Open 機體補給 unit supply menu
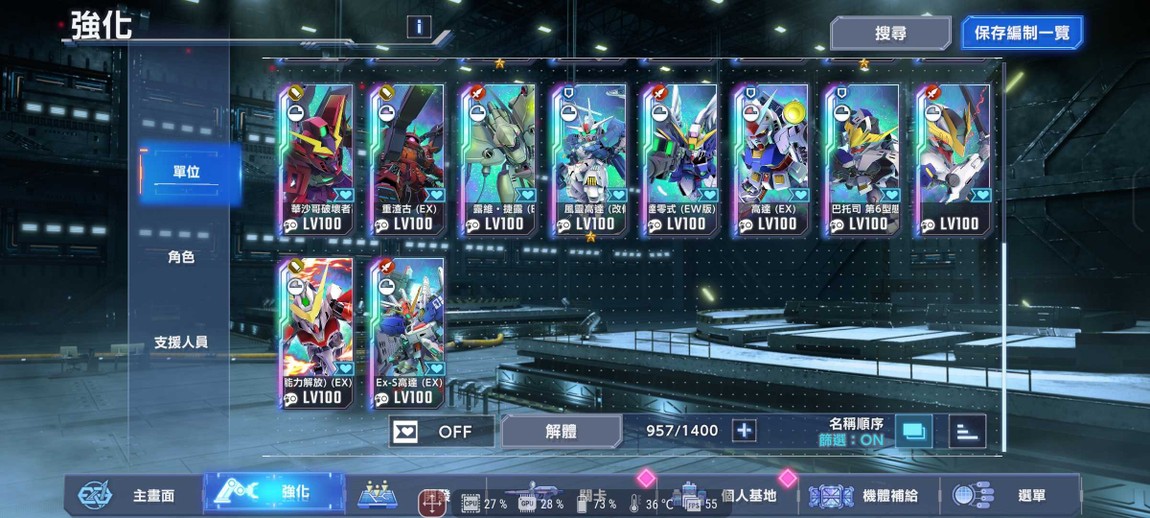Screen dimensions: 1150x518 pos(868,495)
